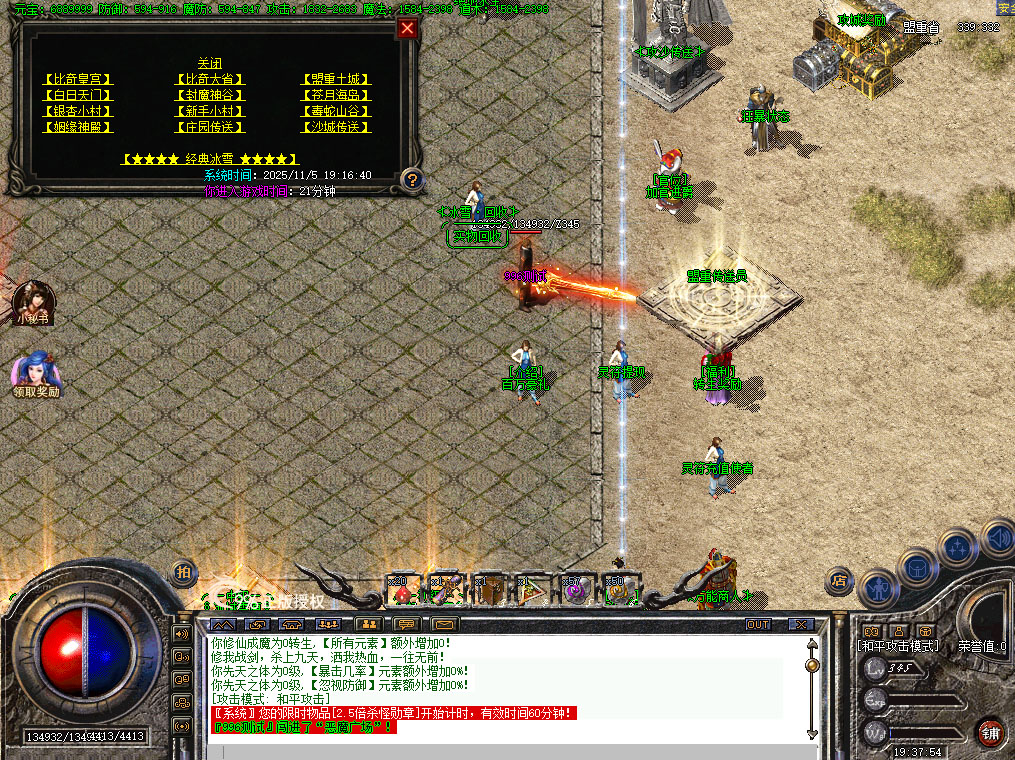1015x760 pixels.
Task: Choose the 沙城传送 option
Action: 336,127
